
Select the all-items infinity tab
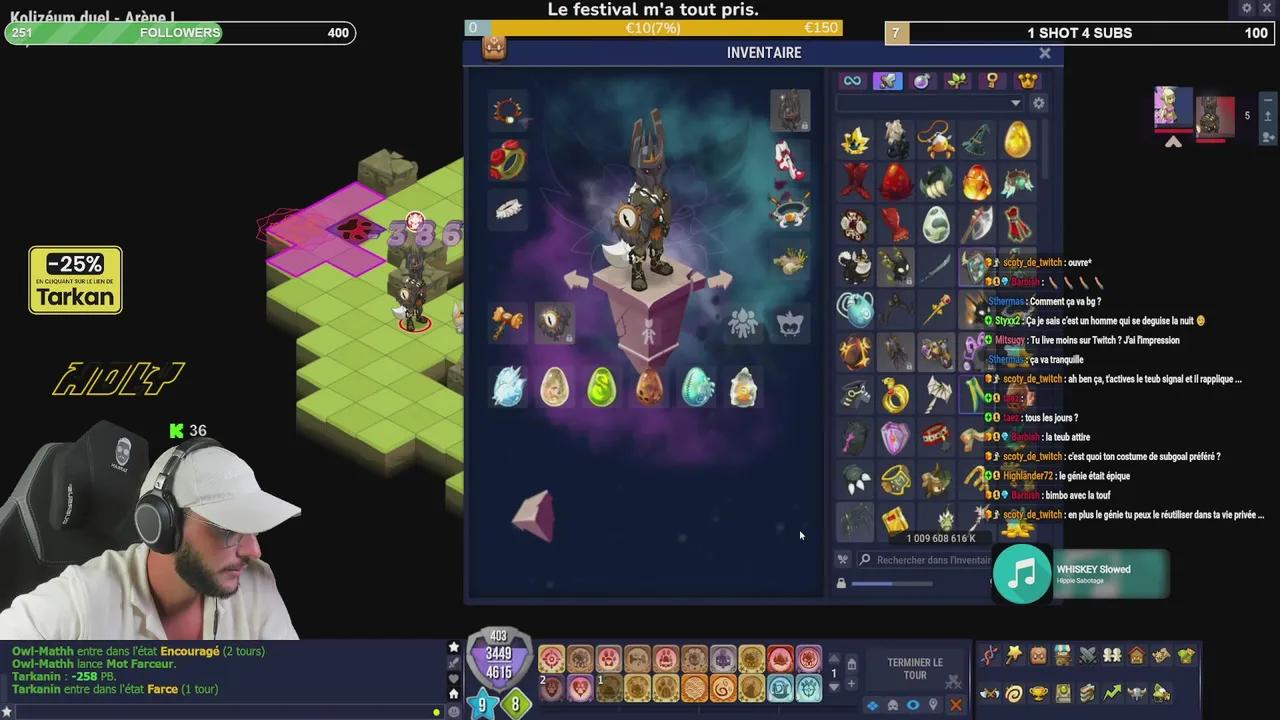[x=852, y=81]
